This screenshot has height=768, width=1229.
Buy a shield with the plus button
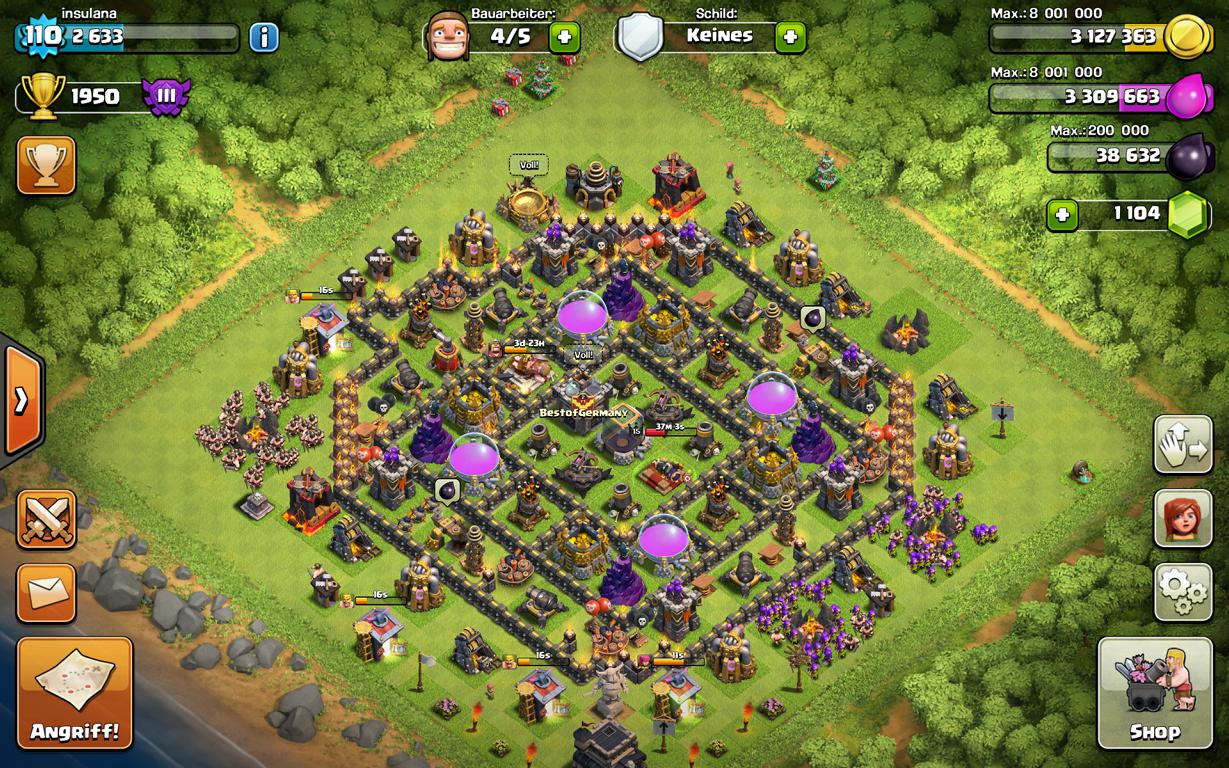790,38
